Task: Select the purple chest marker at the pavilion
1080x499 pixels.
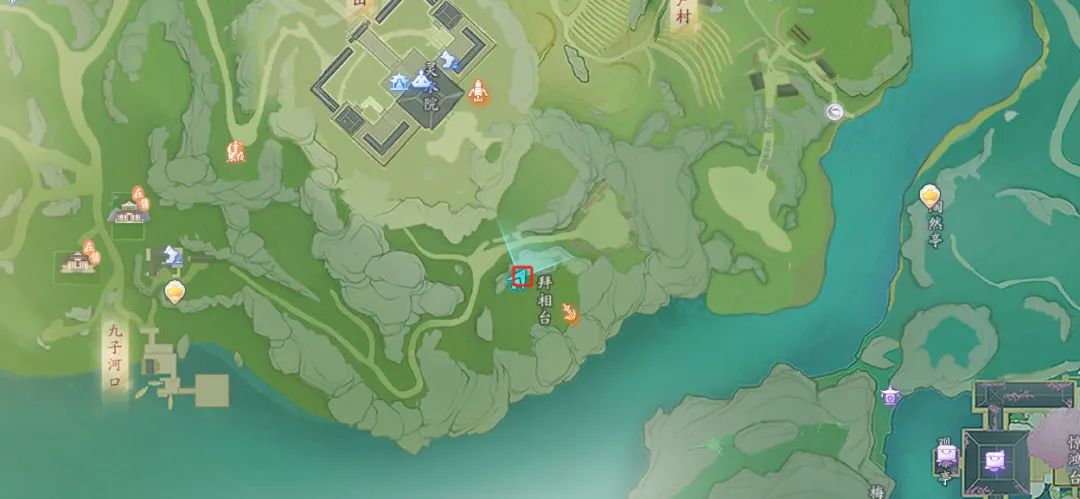Action: click(x=945, y=457)
